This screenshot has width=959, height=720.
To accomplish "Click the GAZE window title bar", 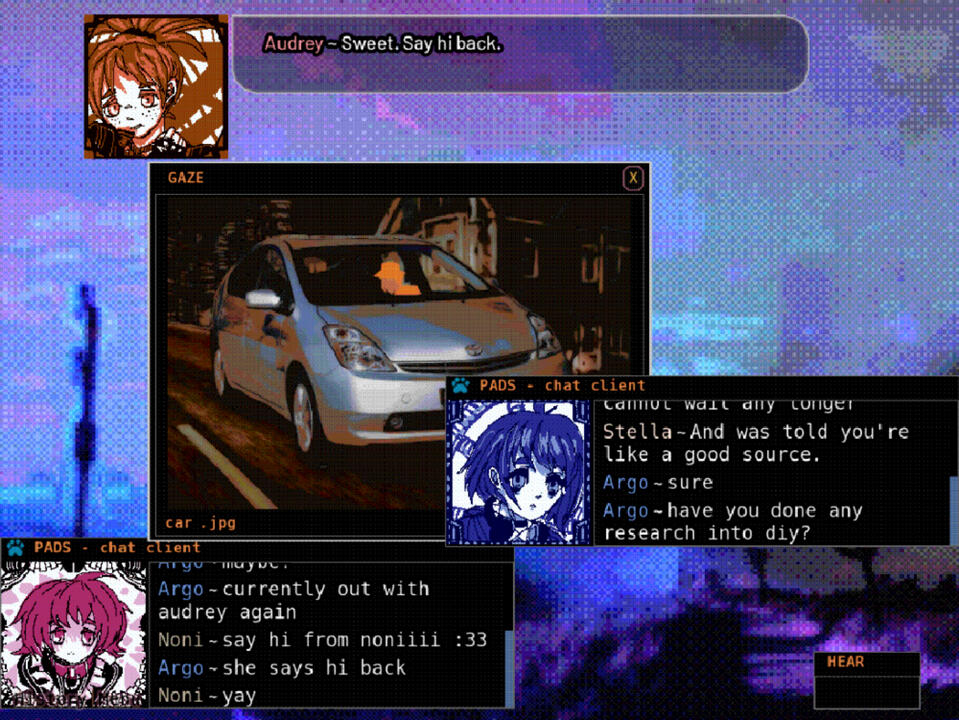I will (390, 178).
